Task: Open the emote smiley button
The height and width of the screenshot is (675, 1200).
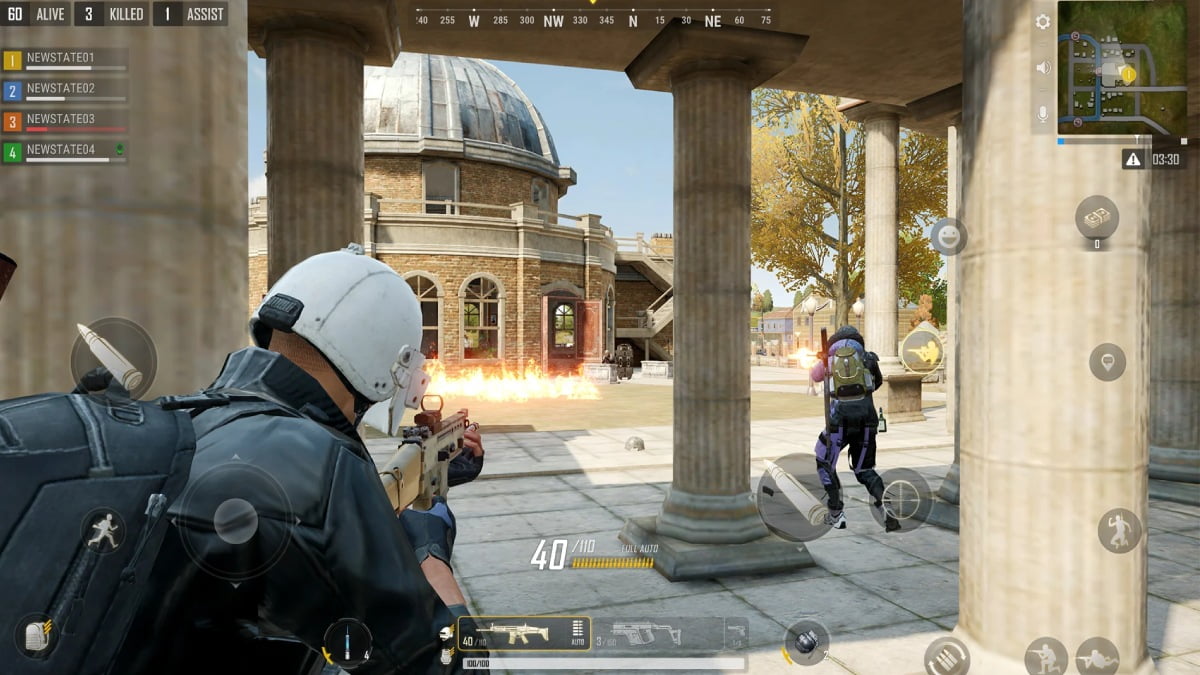Action: click(x=948, y=237)
